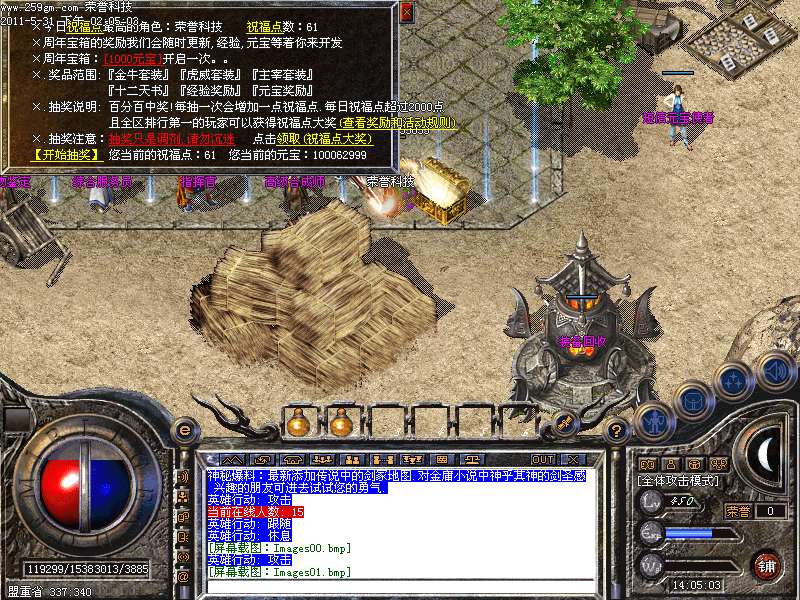Use the second gourd potion in the belt

[339, 424]
